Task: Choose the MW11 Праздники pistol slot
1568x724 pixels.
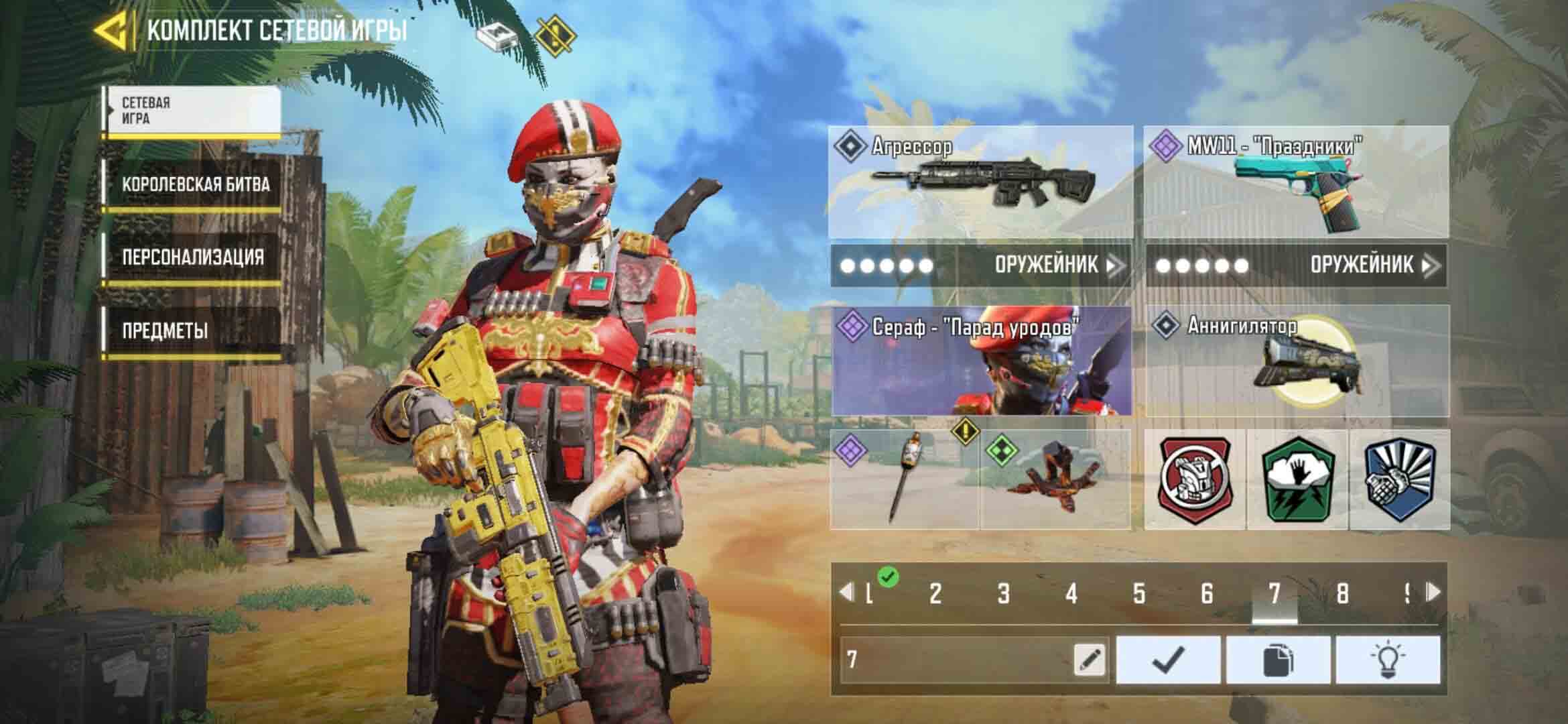Action: [1296, 182]
